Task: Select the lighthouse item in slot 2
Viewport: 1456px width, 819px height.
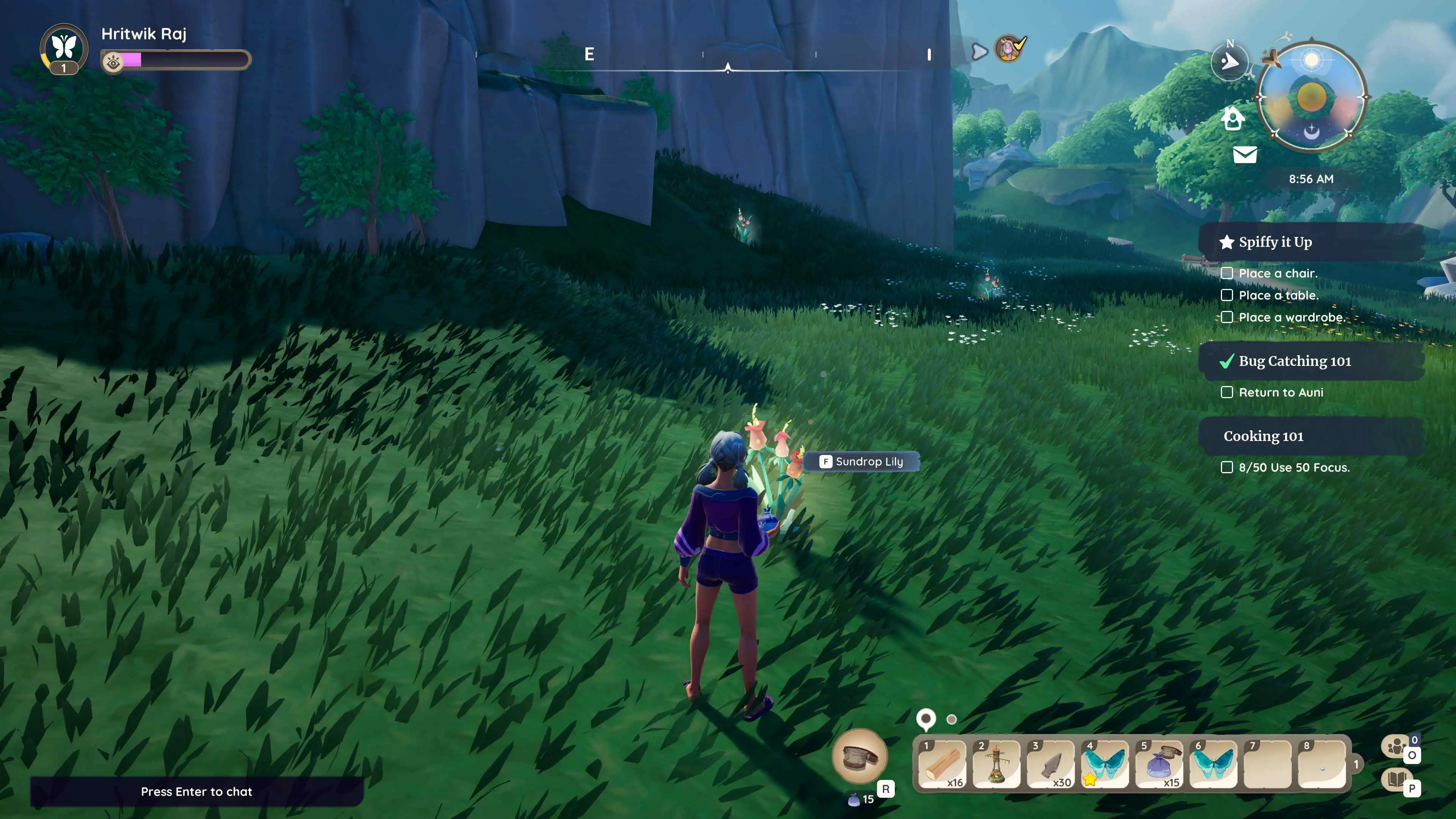Action: [x=996, y=764]
